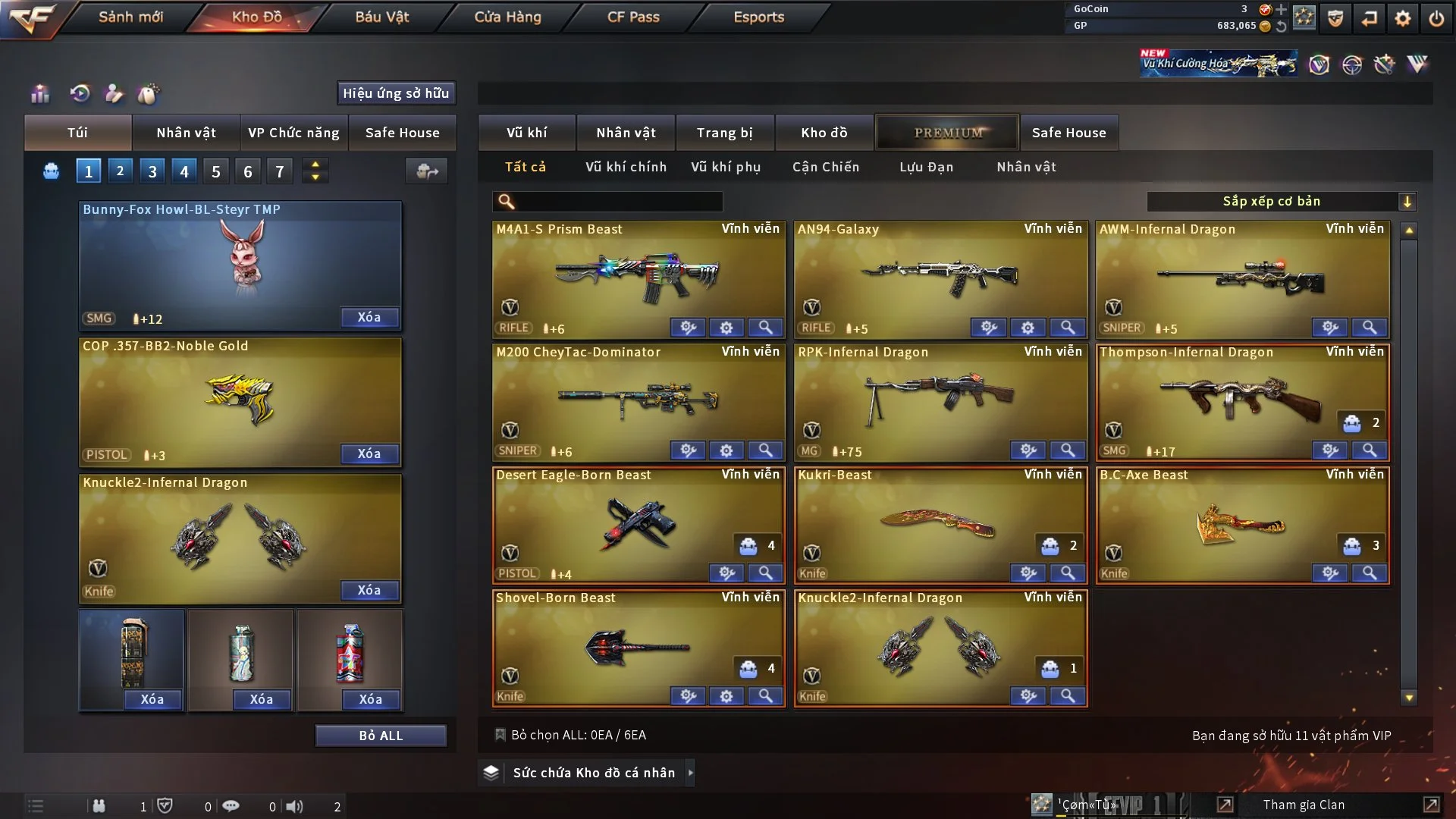This screenshot has height=819, width=1456.
Task: Filter by Cận Chiến category
Action: coord(826,167)
